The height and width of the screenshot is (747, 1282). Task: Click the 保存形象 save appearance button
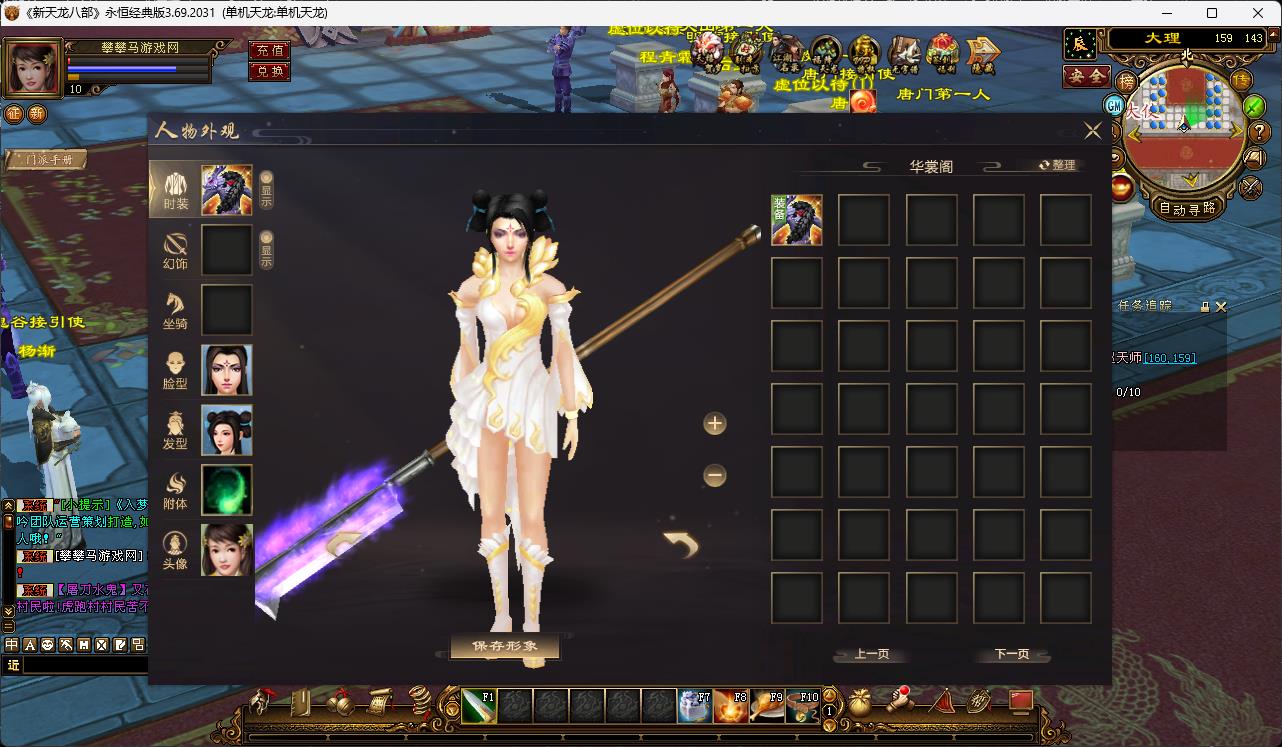pyautogui.click(x=505, y=646)
